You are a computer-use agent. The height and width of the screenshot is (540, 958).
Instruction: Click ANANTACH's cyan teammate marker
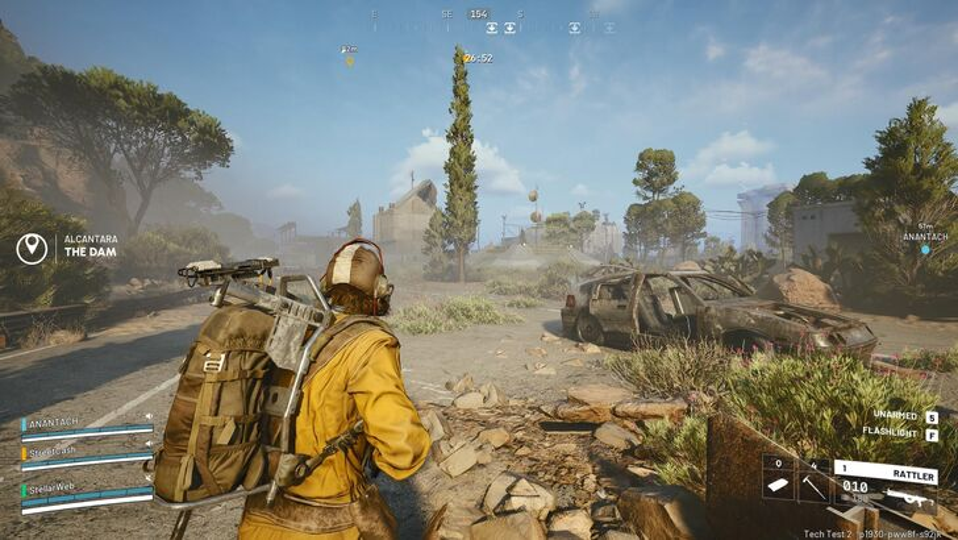coord(925,250)
